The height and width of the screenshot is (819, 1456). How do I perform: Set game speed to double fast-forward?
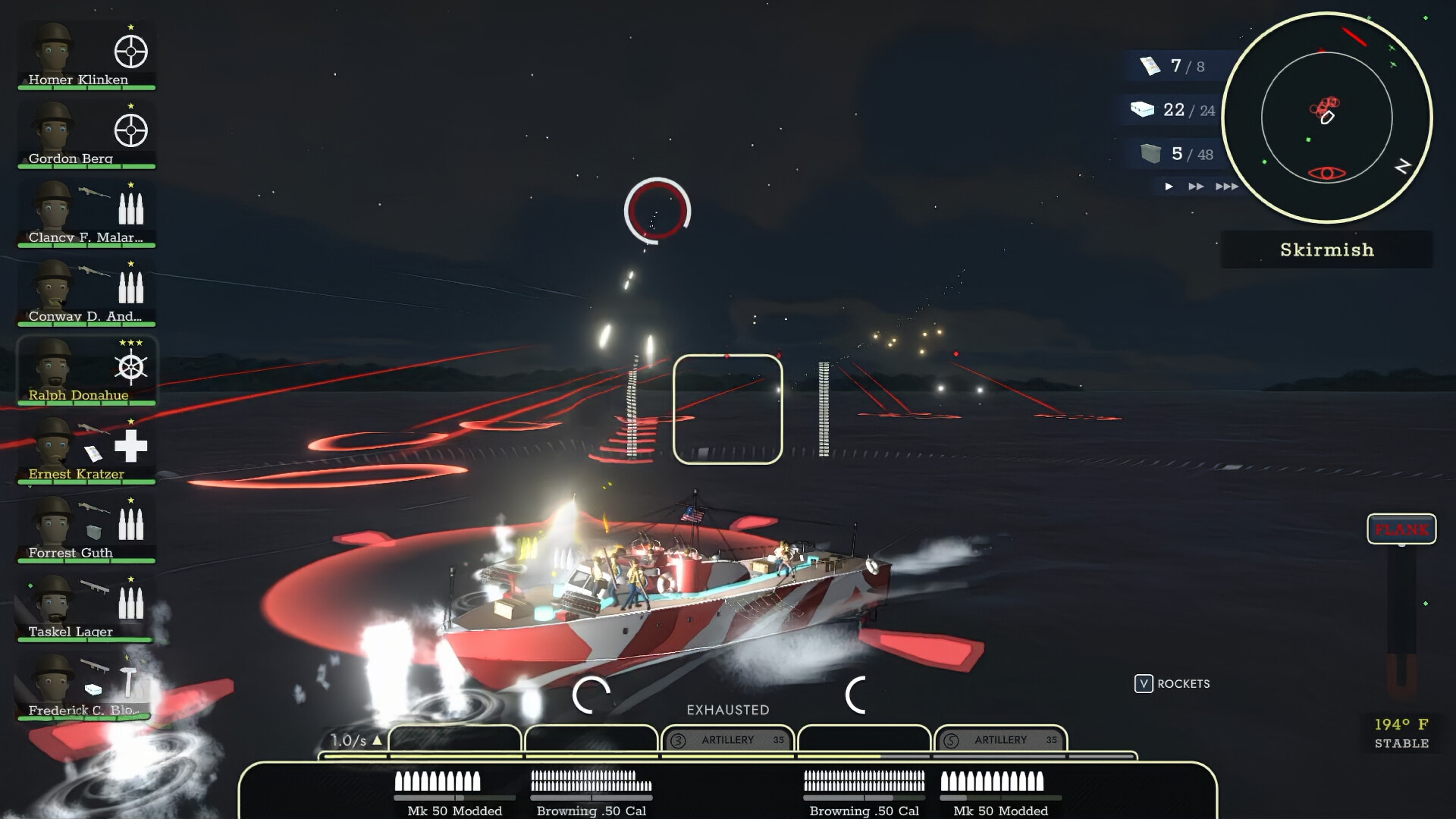1196,187
